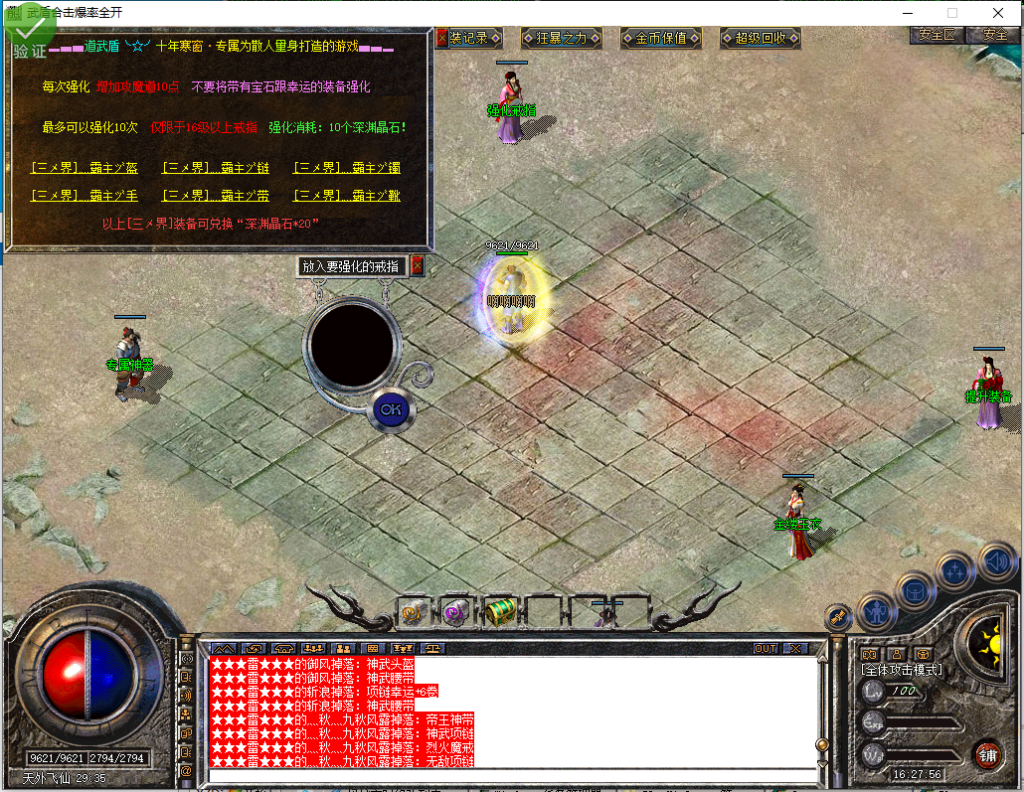The height and width of the screenshot is (792, 1024).
Task: Maximize the game window
Action: [952, 13]
